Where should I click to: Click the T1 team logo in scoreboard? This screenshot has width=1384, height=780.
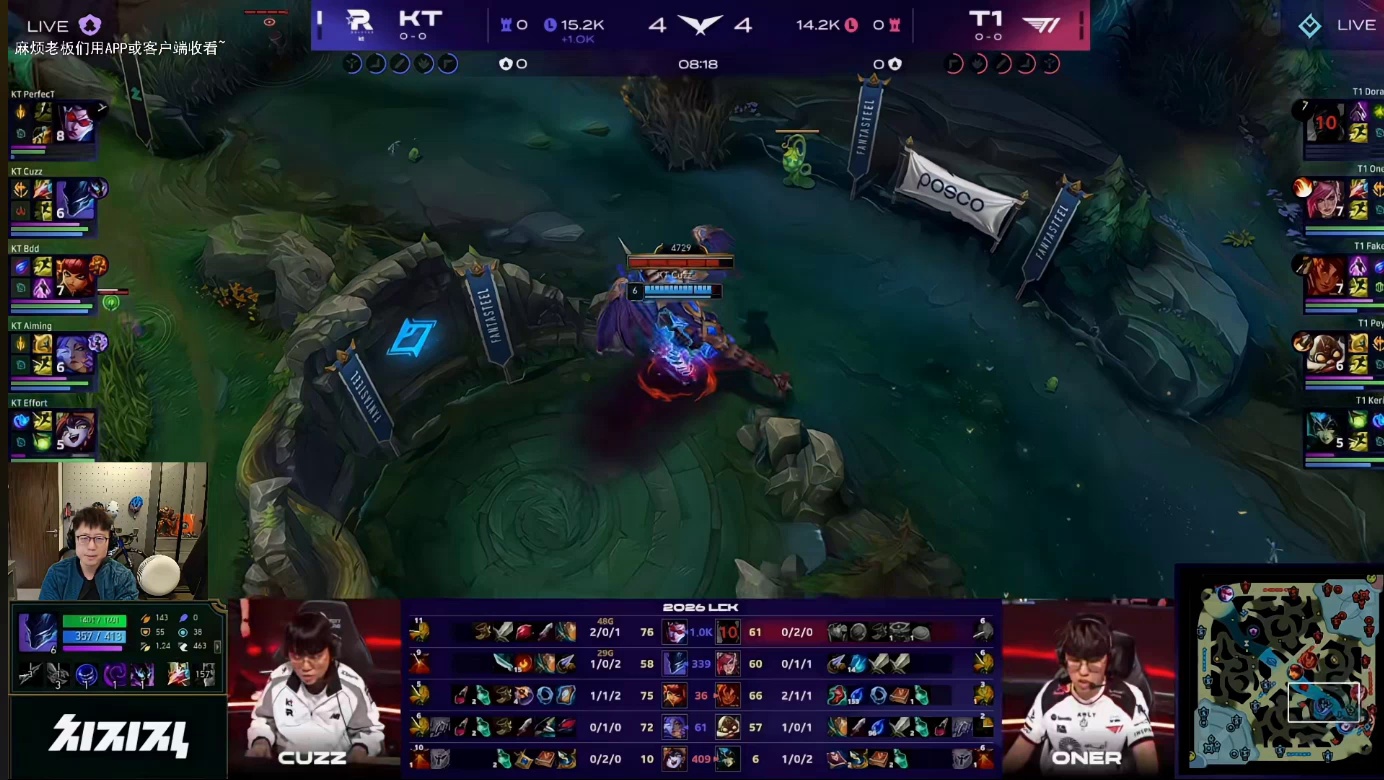point(1041,24)
